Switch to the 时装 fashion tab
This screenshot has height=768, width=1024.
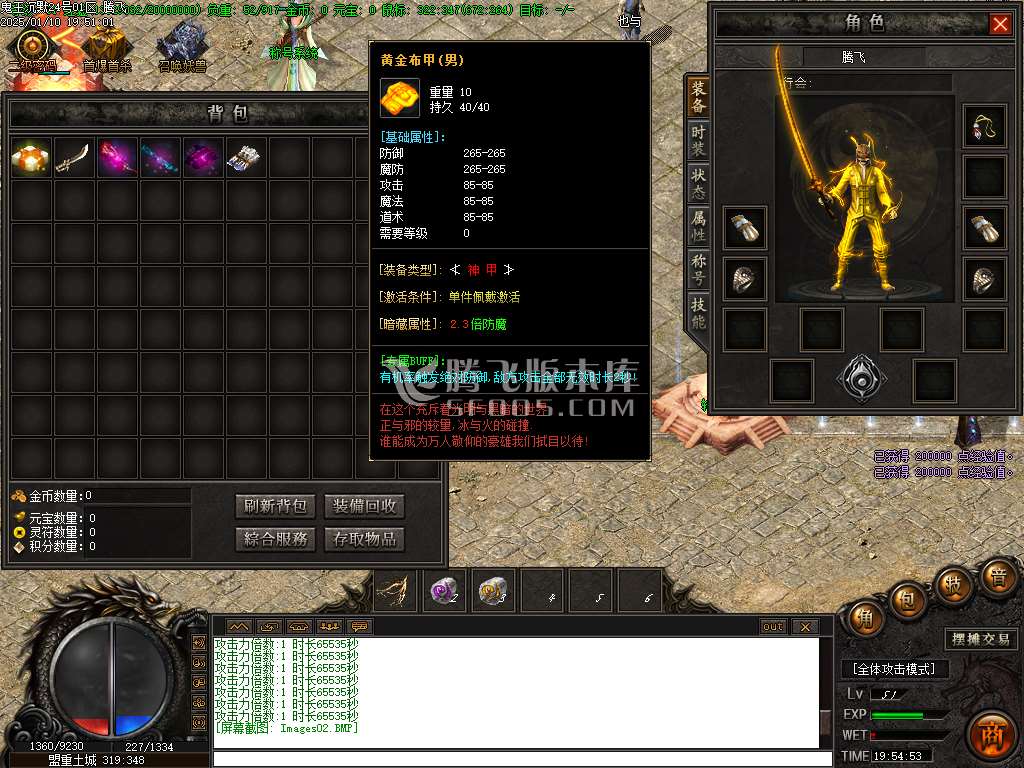(698, 141)
